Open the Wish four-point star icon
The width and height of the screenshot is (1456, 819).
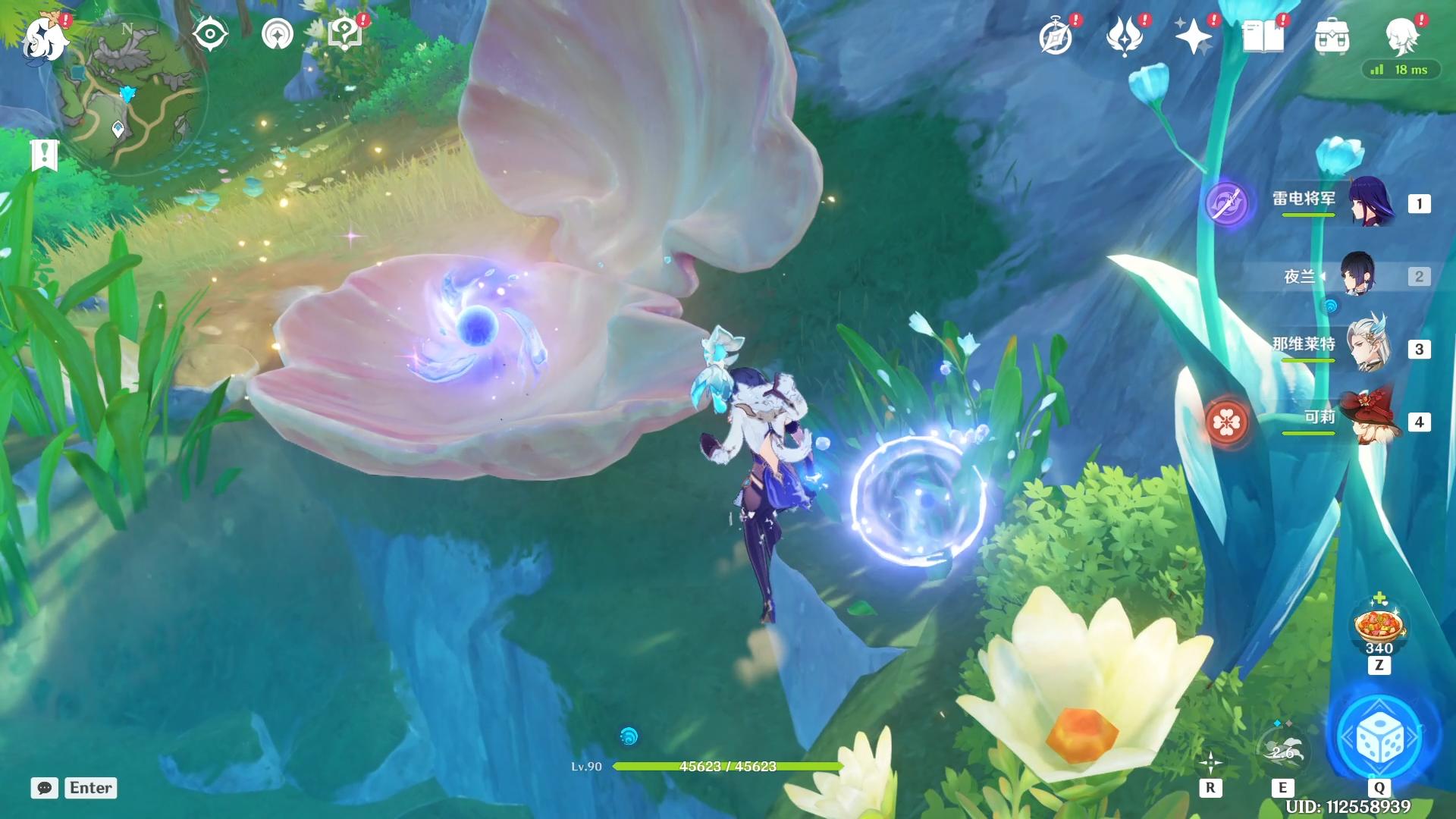[1194, 36]
